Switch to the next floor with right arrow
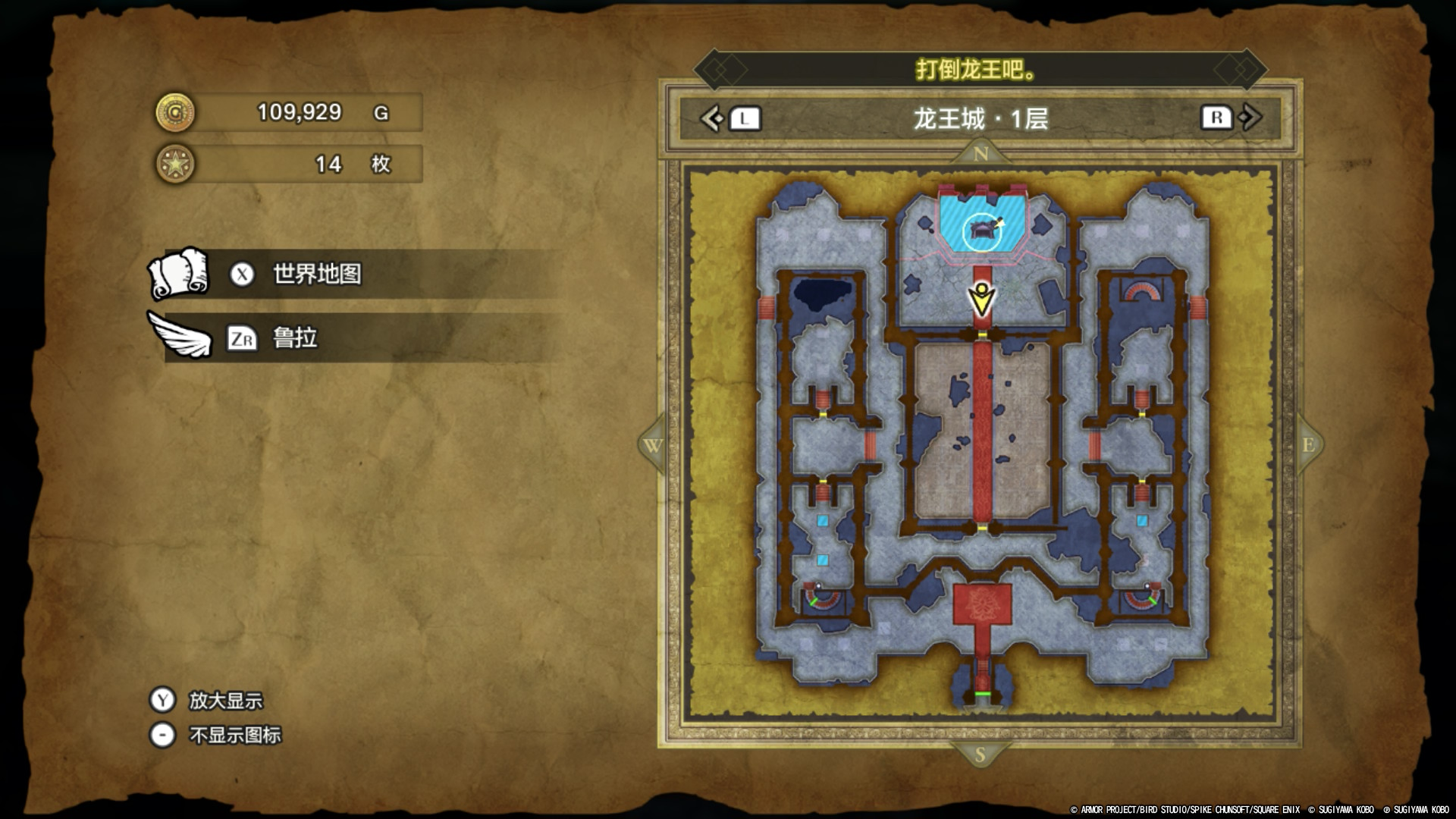Screen dimensions: 1456x819 coord(1250,118)
